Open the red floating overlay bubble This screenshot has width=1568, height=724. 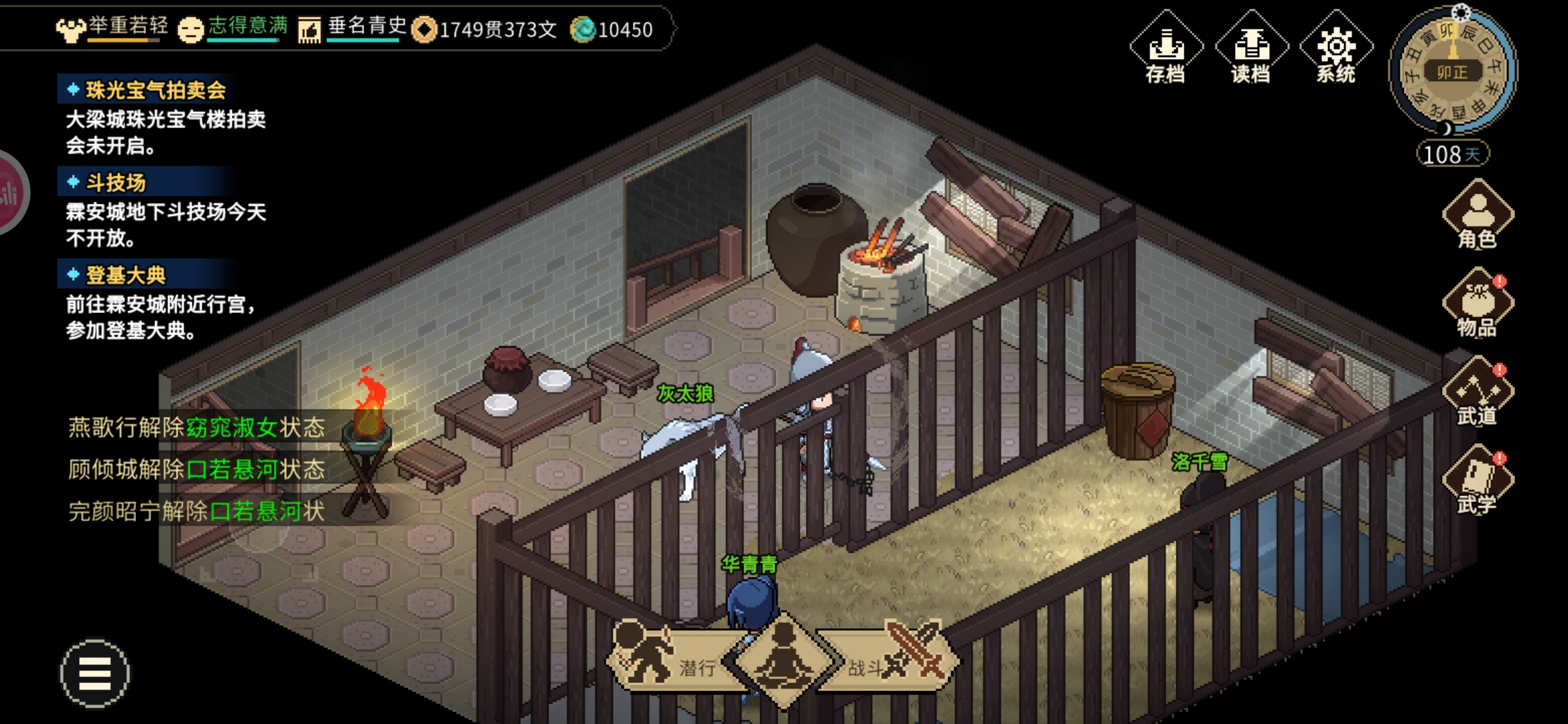[9, 193]
